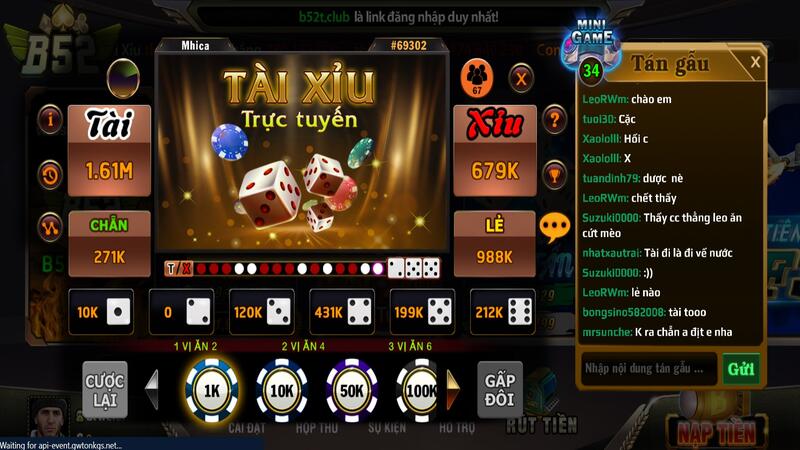Open the NẠP TIỀN deposit button

click(717, 432)
